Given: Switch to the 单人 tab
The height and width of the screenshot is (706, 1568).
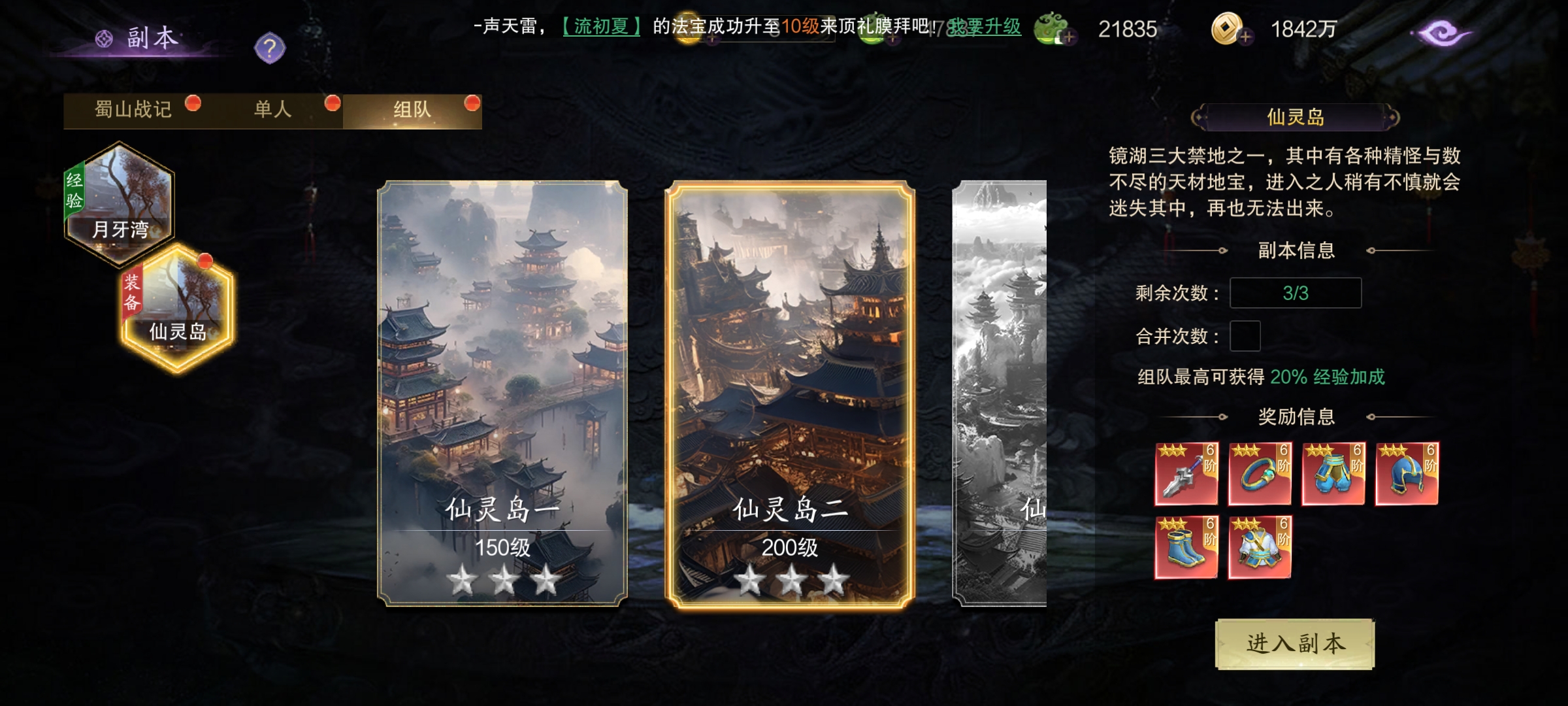Looking at the screenshot, I should [273, 110].
